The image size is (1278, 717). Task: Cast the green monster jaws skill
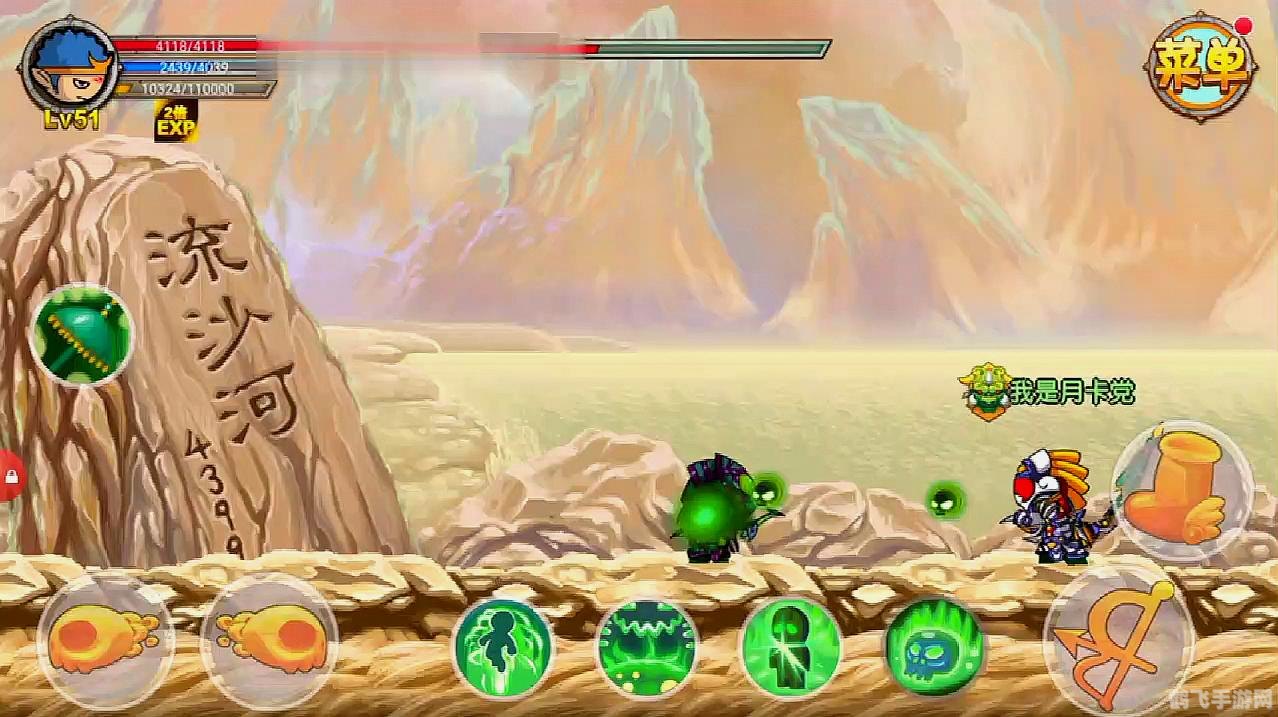coord(646,647)
